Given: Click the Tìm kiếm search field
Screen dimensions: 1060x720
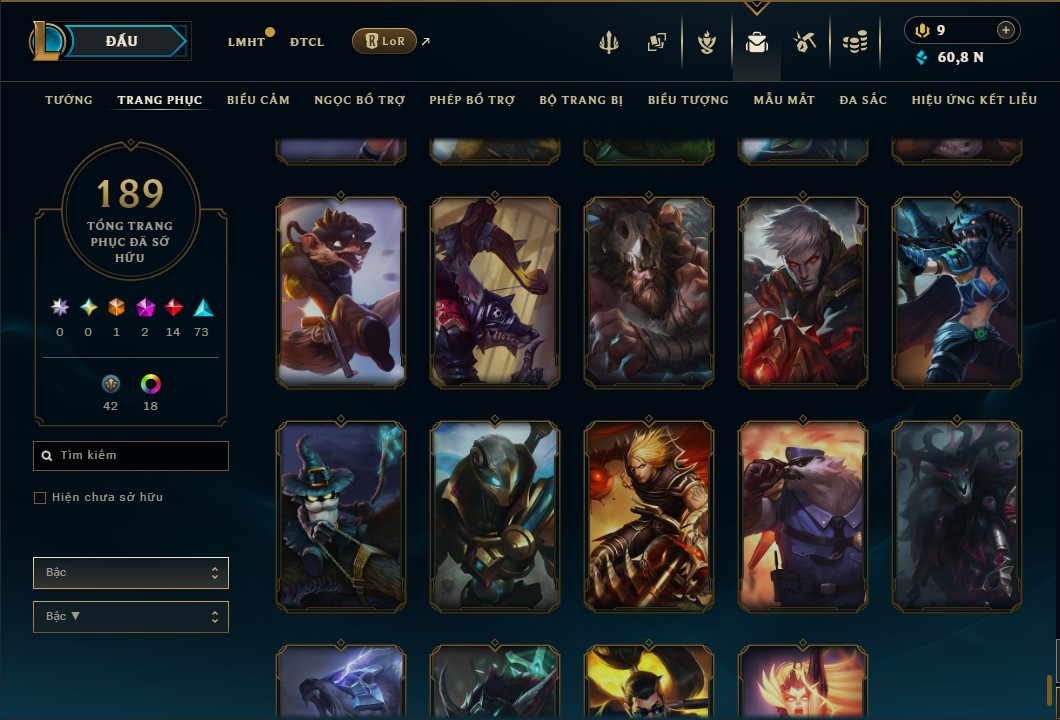Looking at the screenshot, I should [x=131, y=456].
